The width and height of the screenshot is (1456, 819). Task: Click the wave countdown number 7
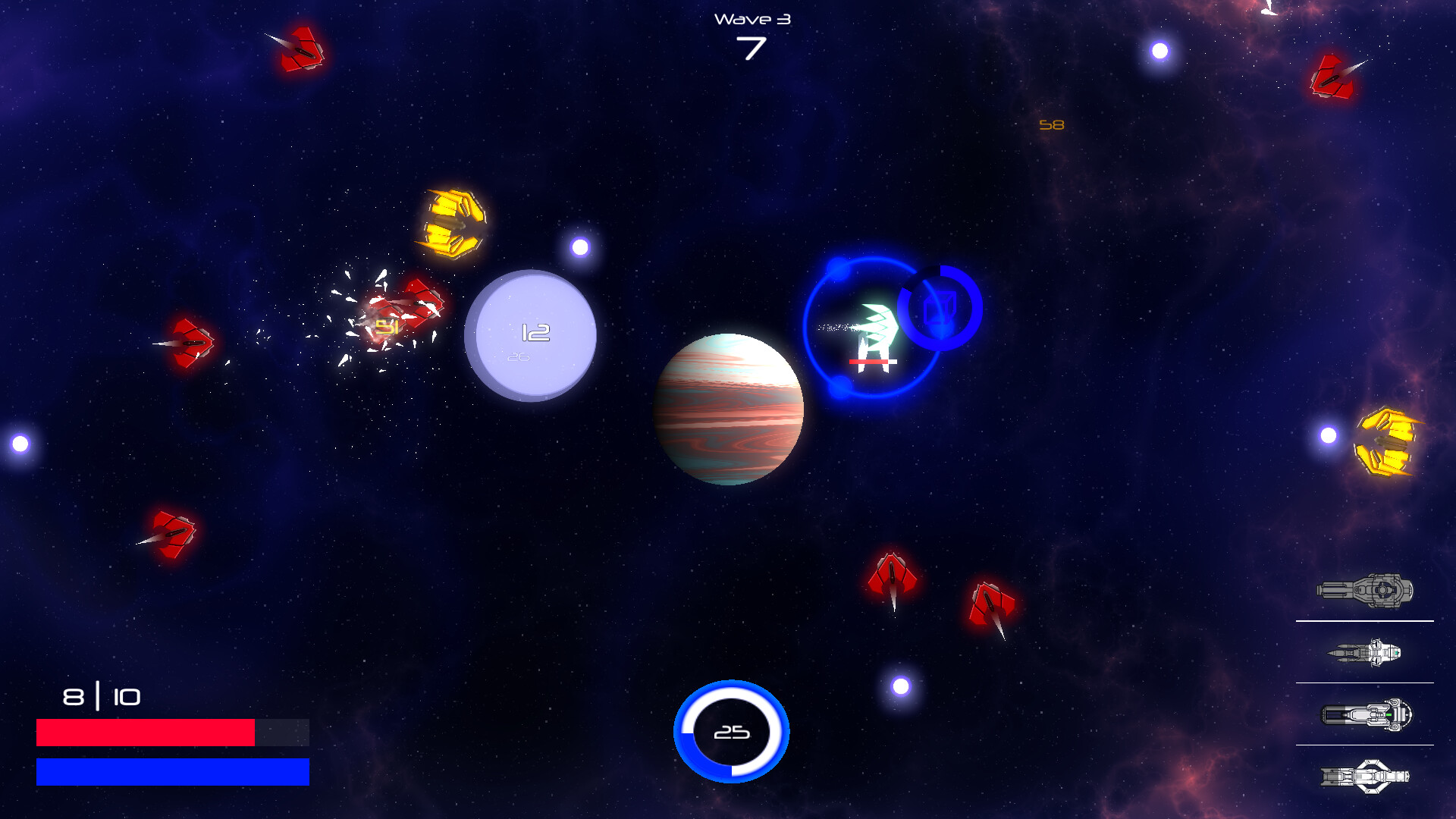click(752, 49)
